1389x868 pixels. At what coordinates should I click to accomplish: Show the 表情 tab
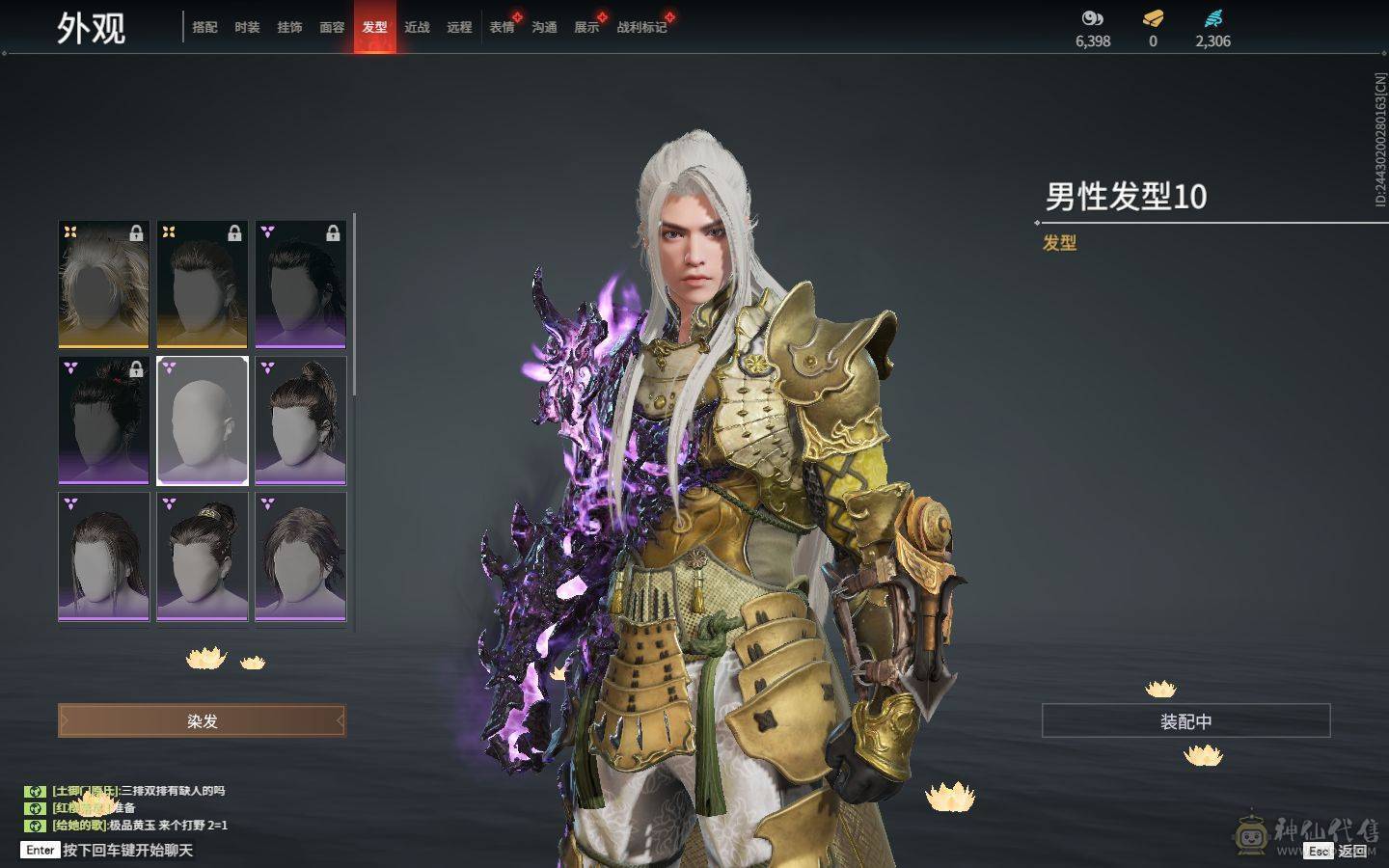(502, 27)
